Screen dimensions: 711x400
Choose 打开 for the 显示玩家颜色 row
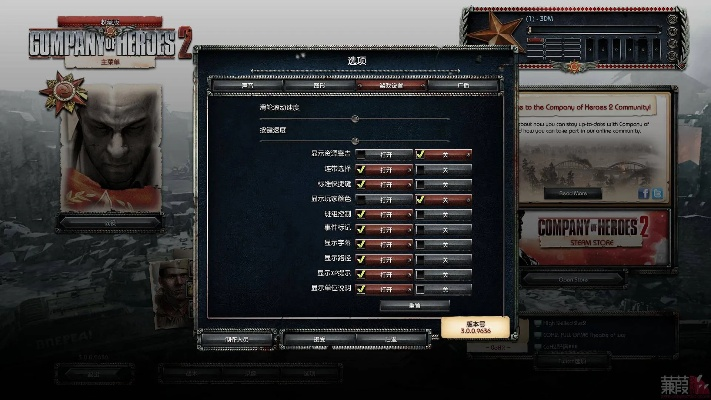(x=383, y=199)
